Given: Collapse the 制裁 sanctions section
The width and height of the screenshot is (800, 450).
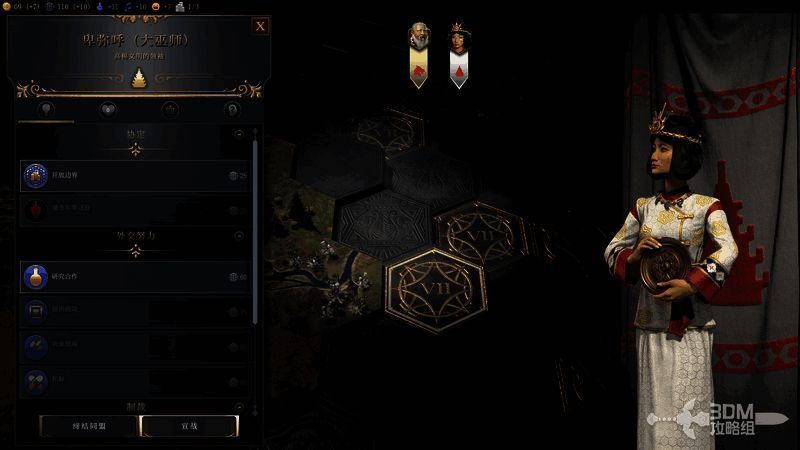Looking at the screenshot, I should [238, 406].
